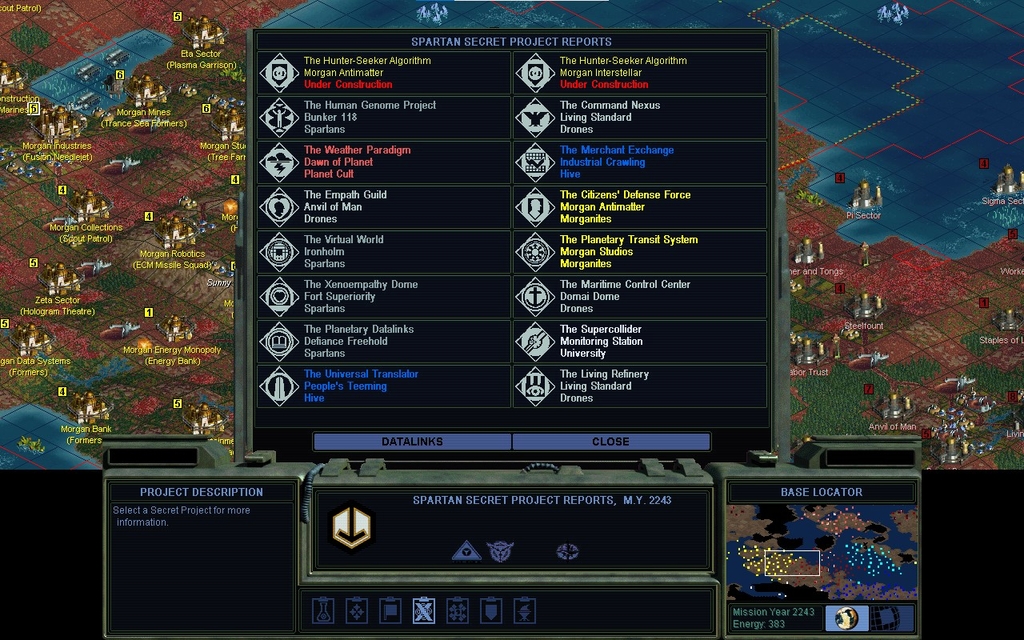This screenshot has width=1024, height=640.
Task: Open the Datalinks button
Action: tap(412, 441)
